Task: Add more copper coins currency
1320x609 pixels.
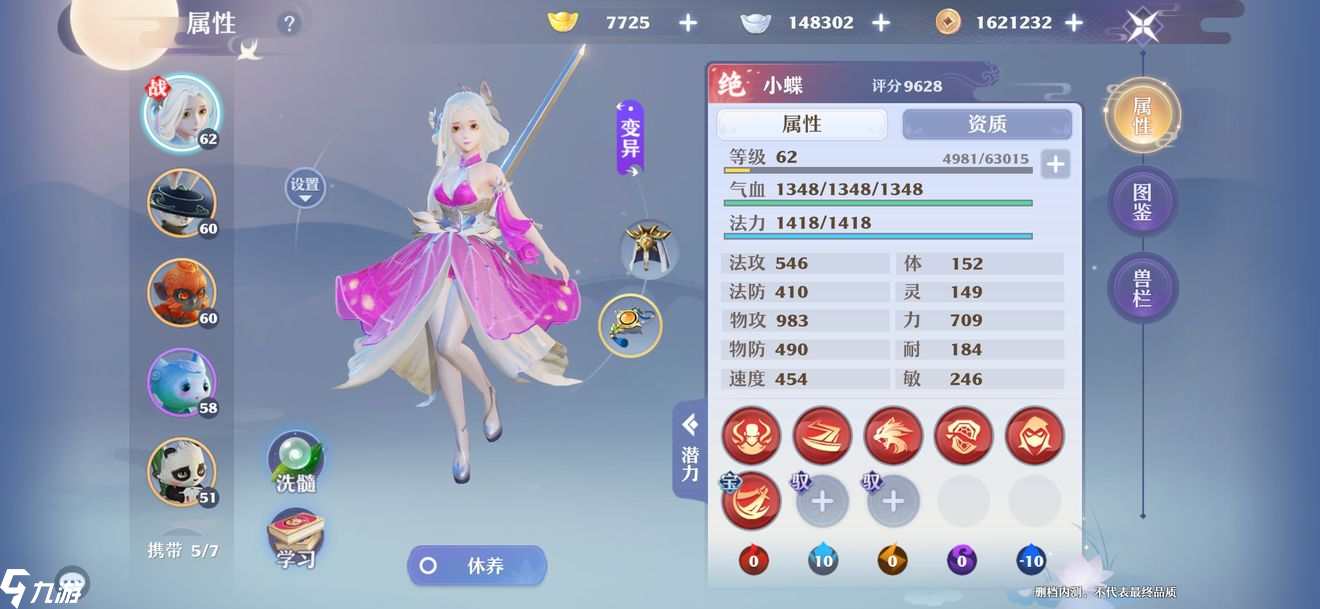Action: pos(1074,23)
